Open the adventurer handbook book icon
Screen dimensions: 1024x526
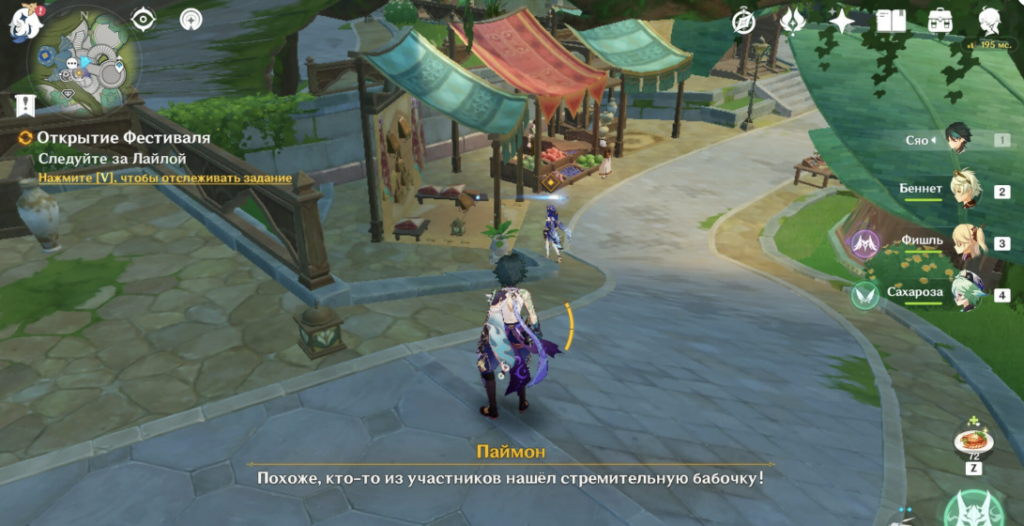point(890,21)
